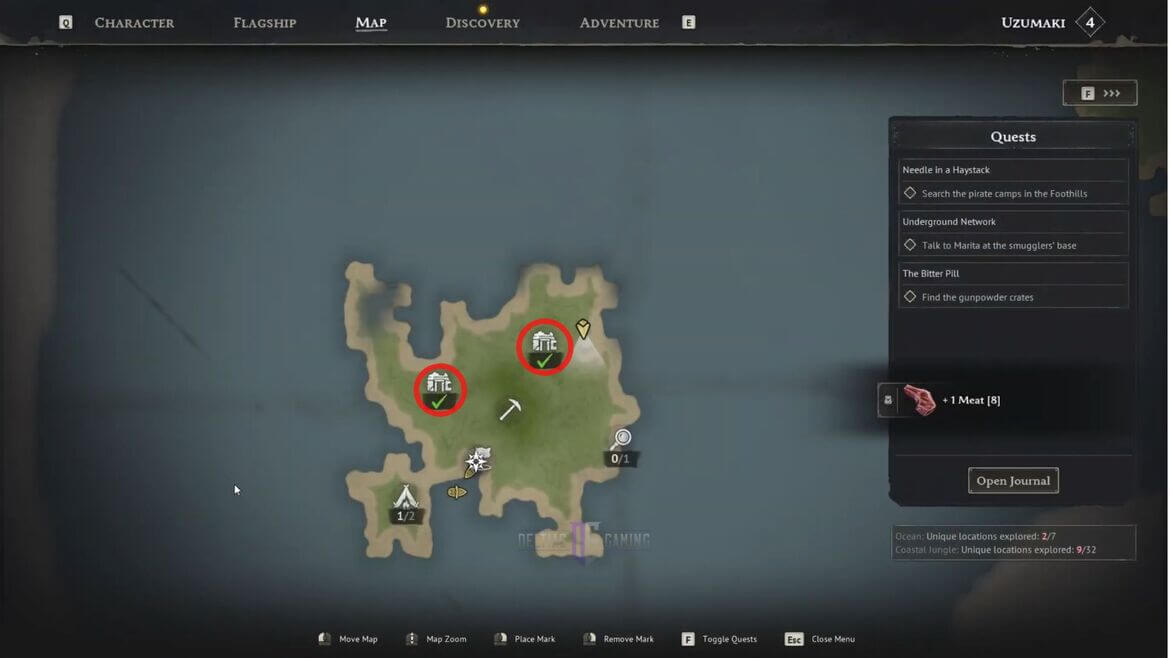
Task: Open the Adventure tab
Action: (x=619, y=22)
